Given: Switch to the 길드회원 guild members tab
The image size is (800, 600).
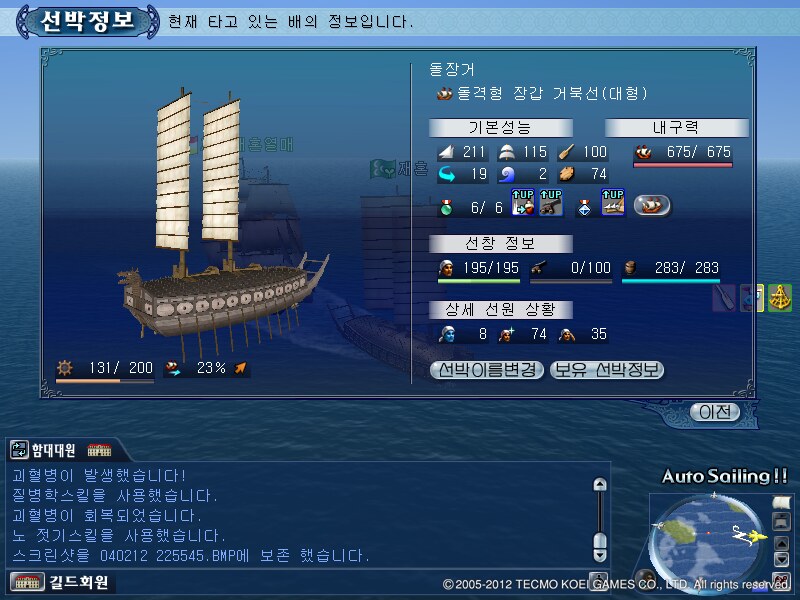Looking at the screenshot, I should (58, 582).
